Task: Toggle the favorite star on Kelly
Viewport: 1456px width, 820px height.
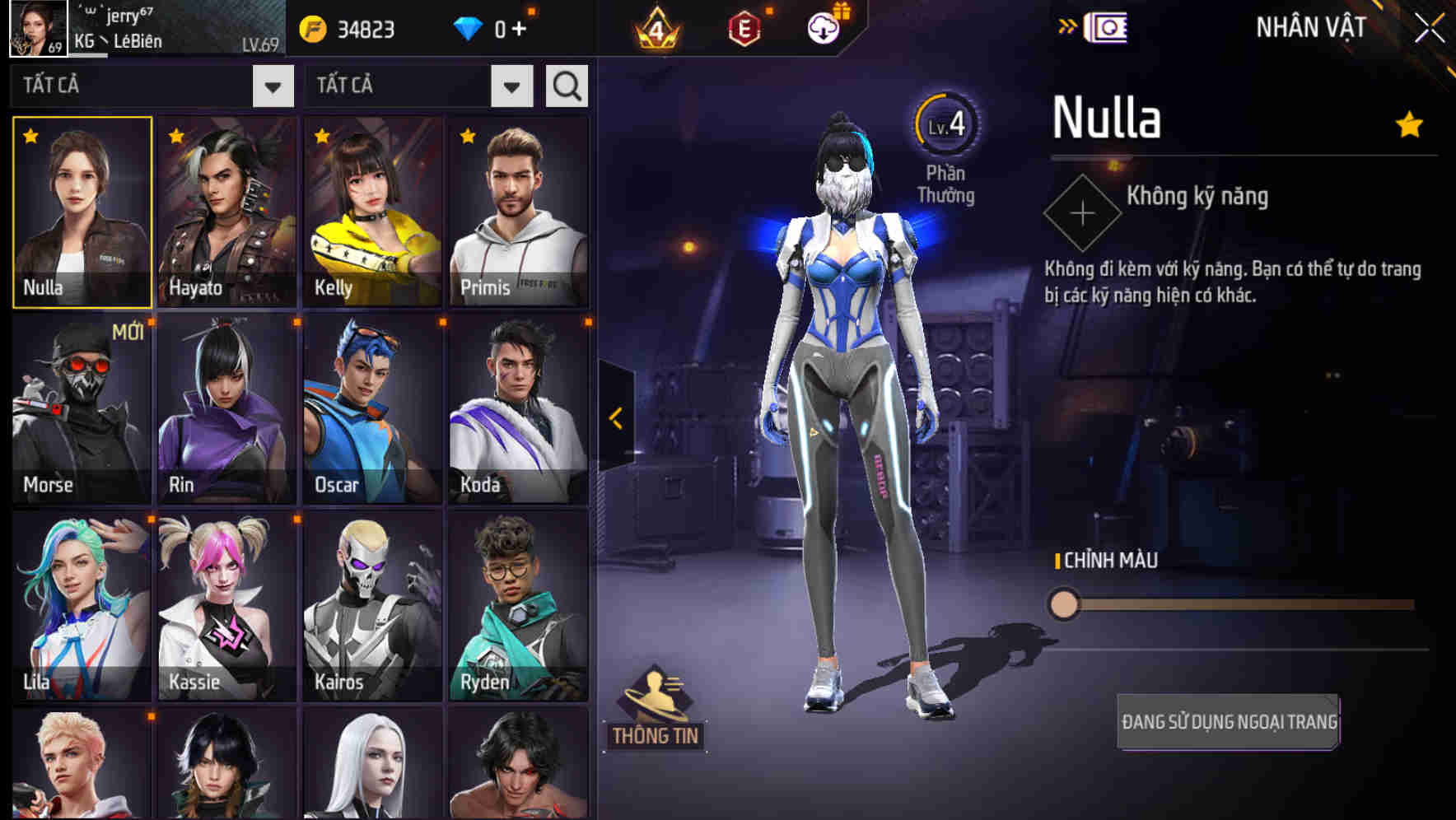Action: pyautogui.click(x=320, y=133)
